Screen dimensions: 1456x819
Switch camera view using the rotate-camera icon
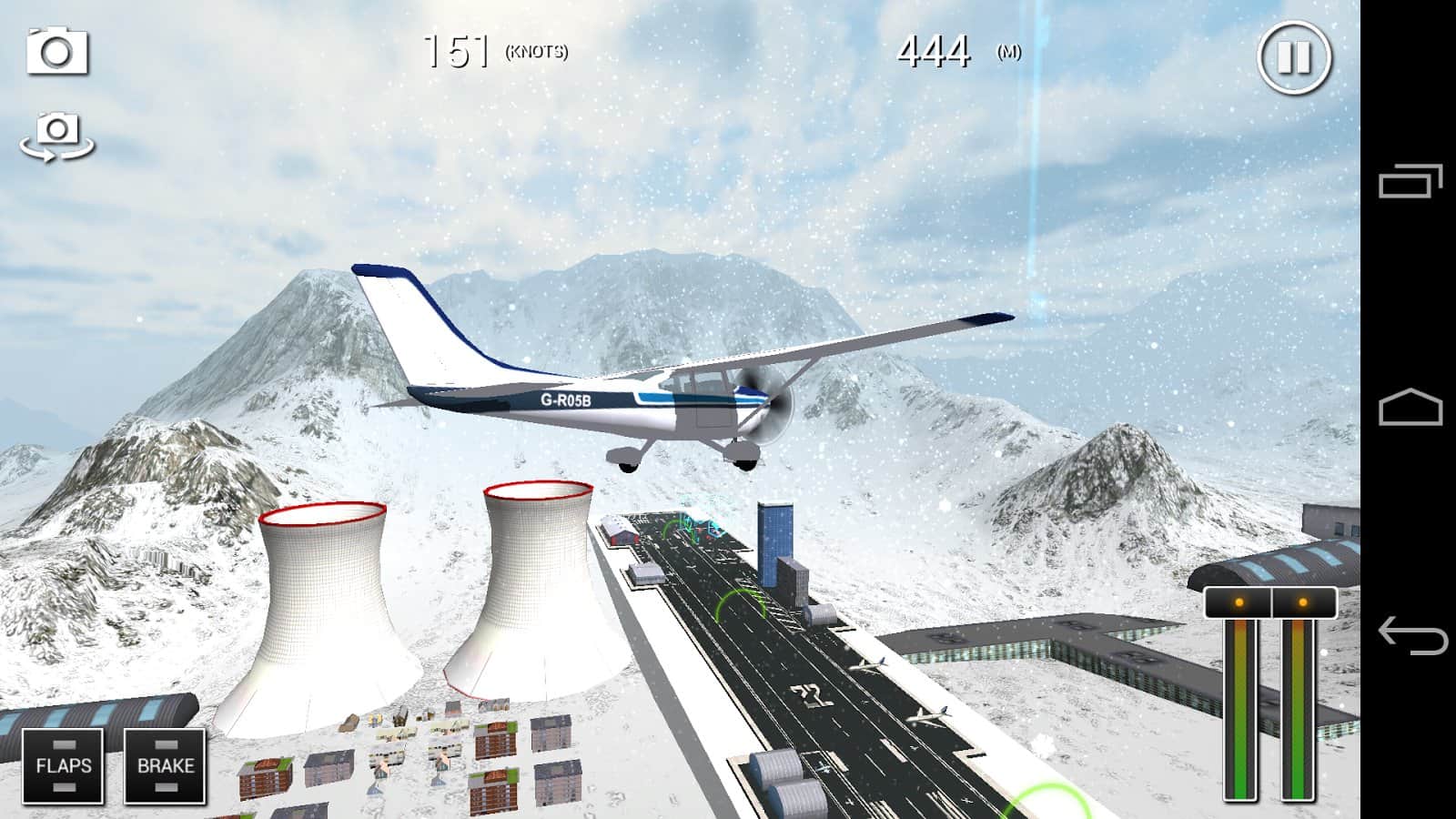(56, 138)
